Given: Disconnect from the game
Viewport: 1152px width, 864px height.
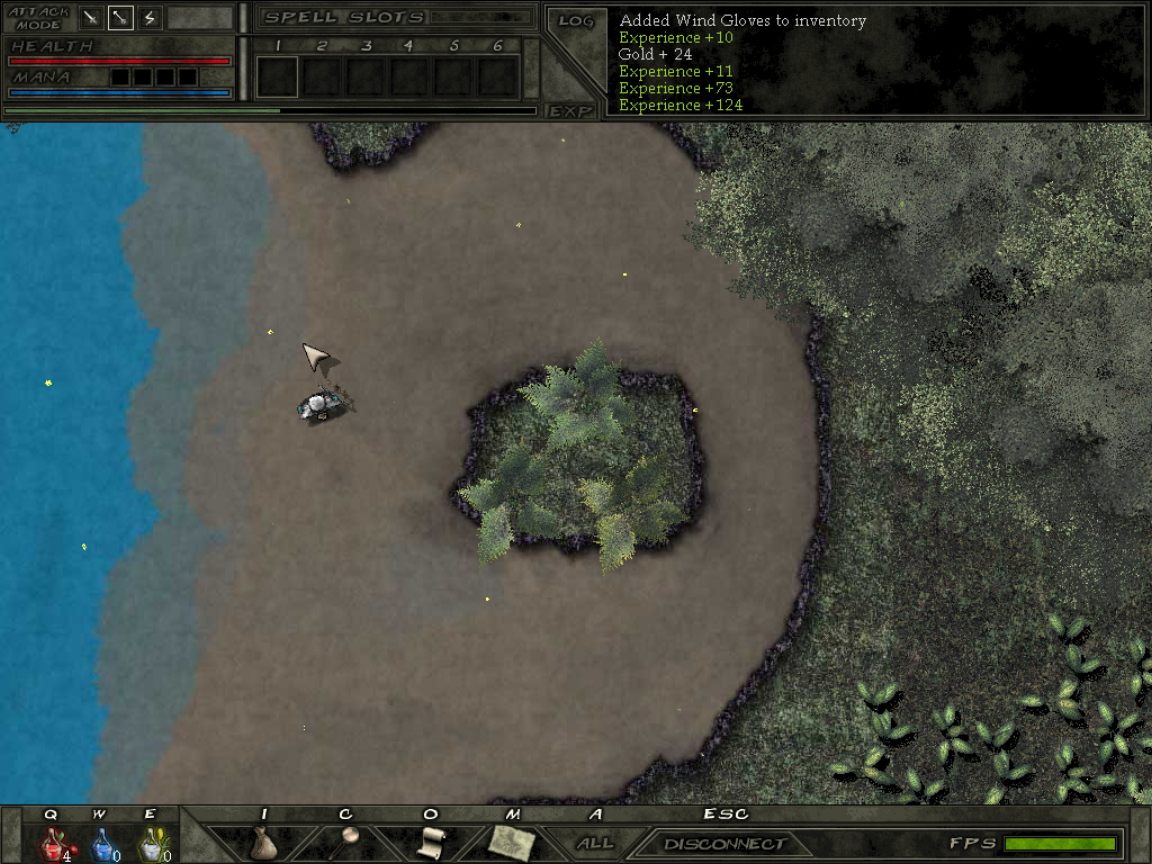Looking at the screenshot, I should point(724,844).
